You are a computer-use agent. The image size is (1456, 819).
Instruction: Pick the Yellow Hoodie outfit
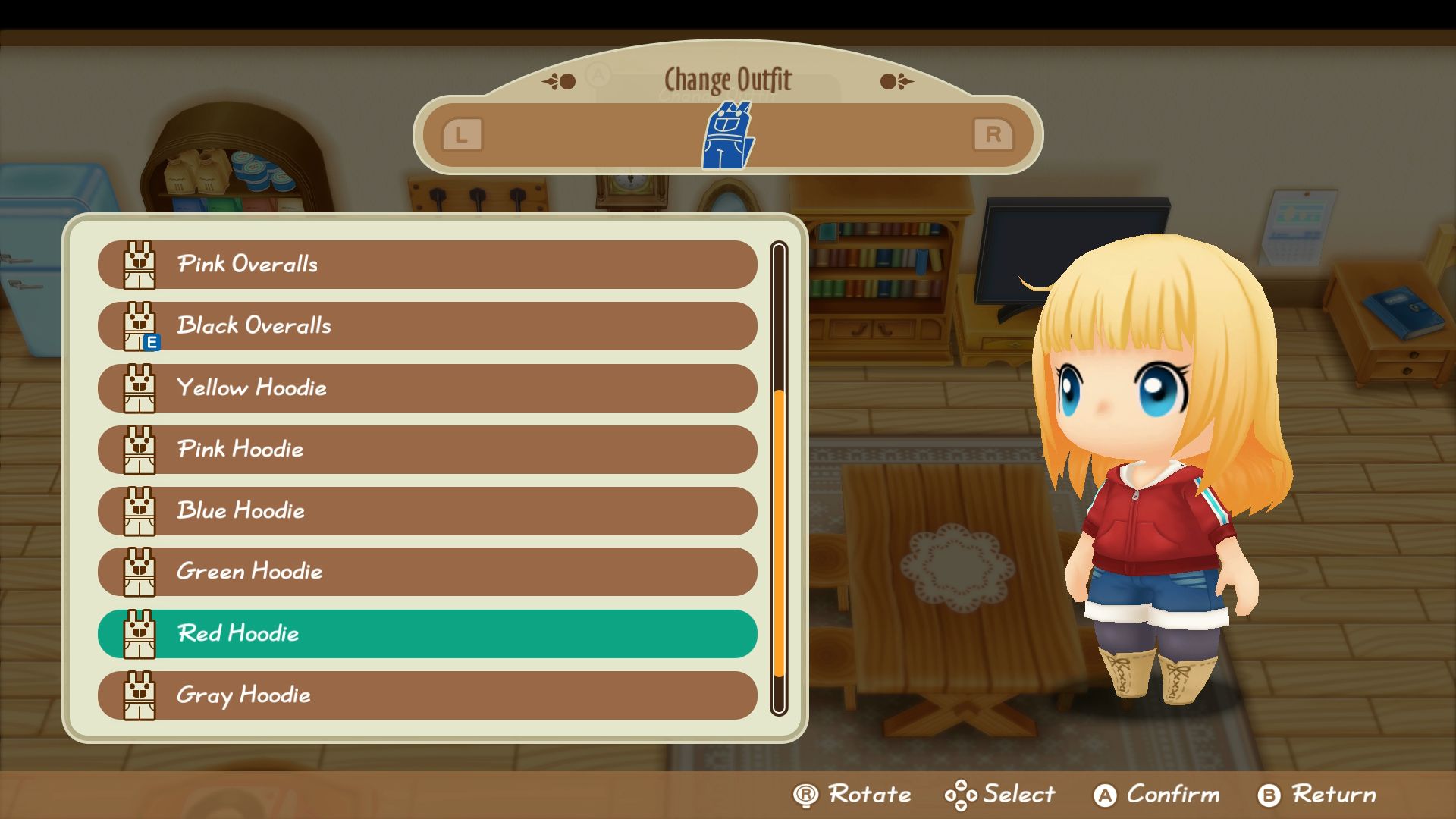pos(427,388)
